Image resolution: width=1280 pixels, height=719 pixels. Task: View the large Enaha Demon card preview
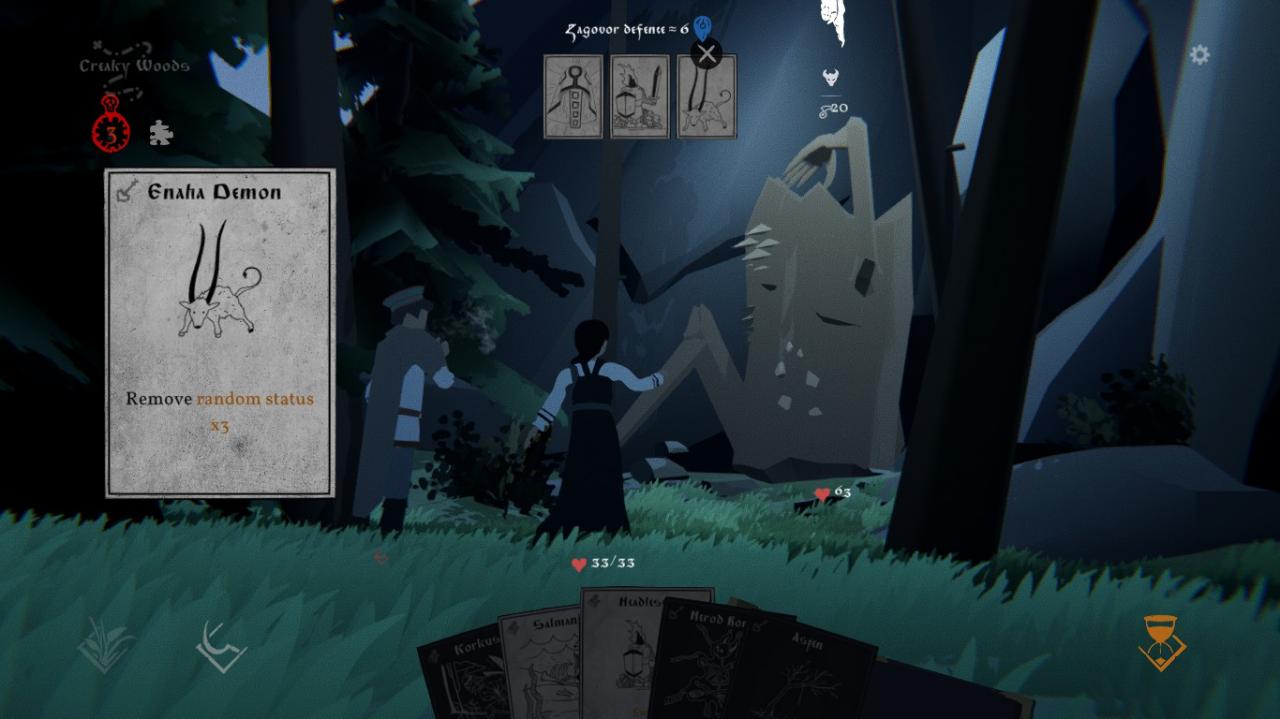coord(220,333)
